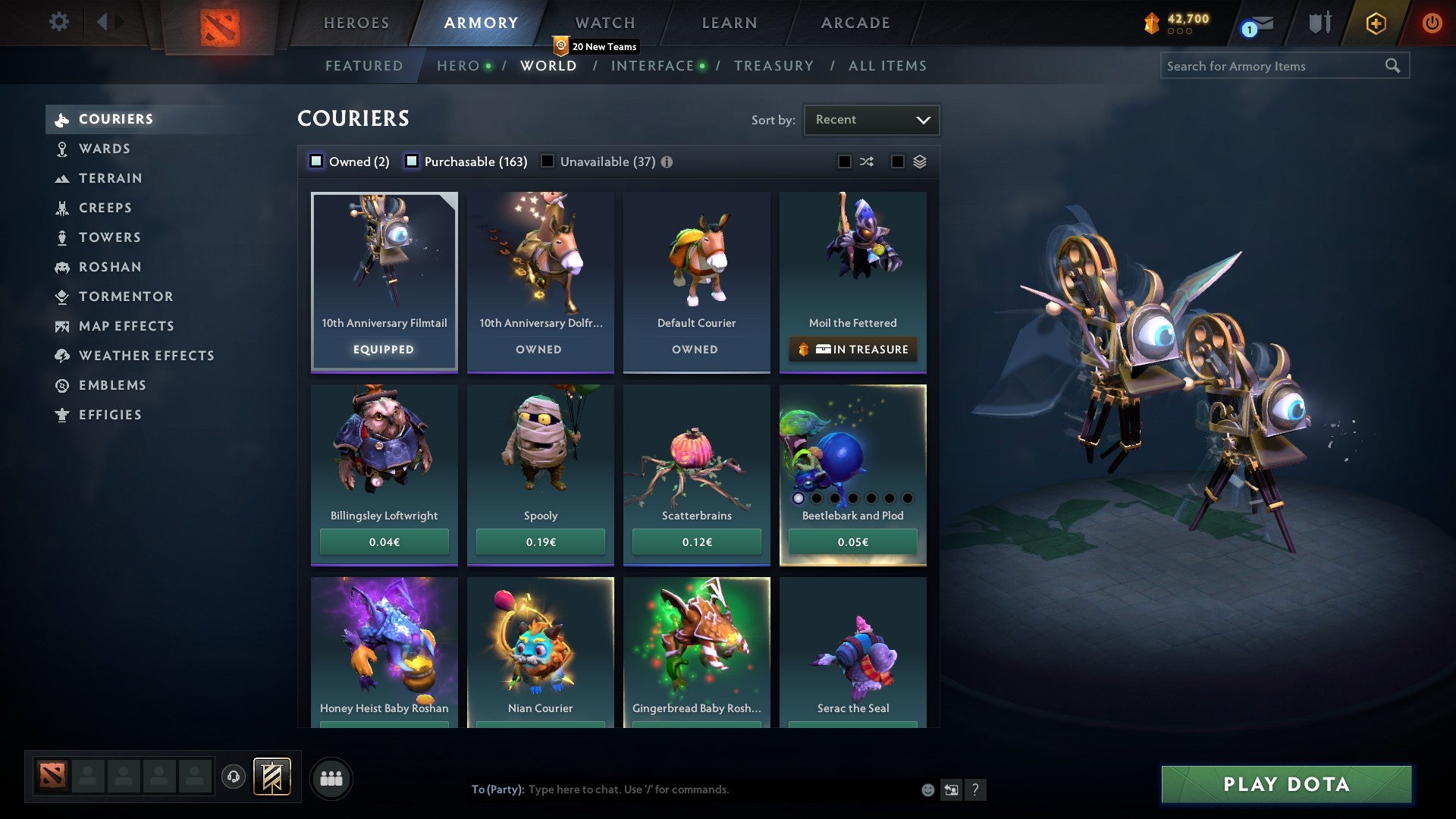Open the settings gear icon
The height and width of the screenshot is (819, 1456).
[59, 22]
